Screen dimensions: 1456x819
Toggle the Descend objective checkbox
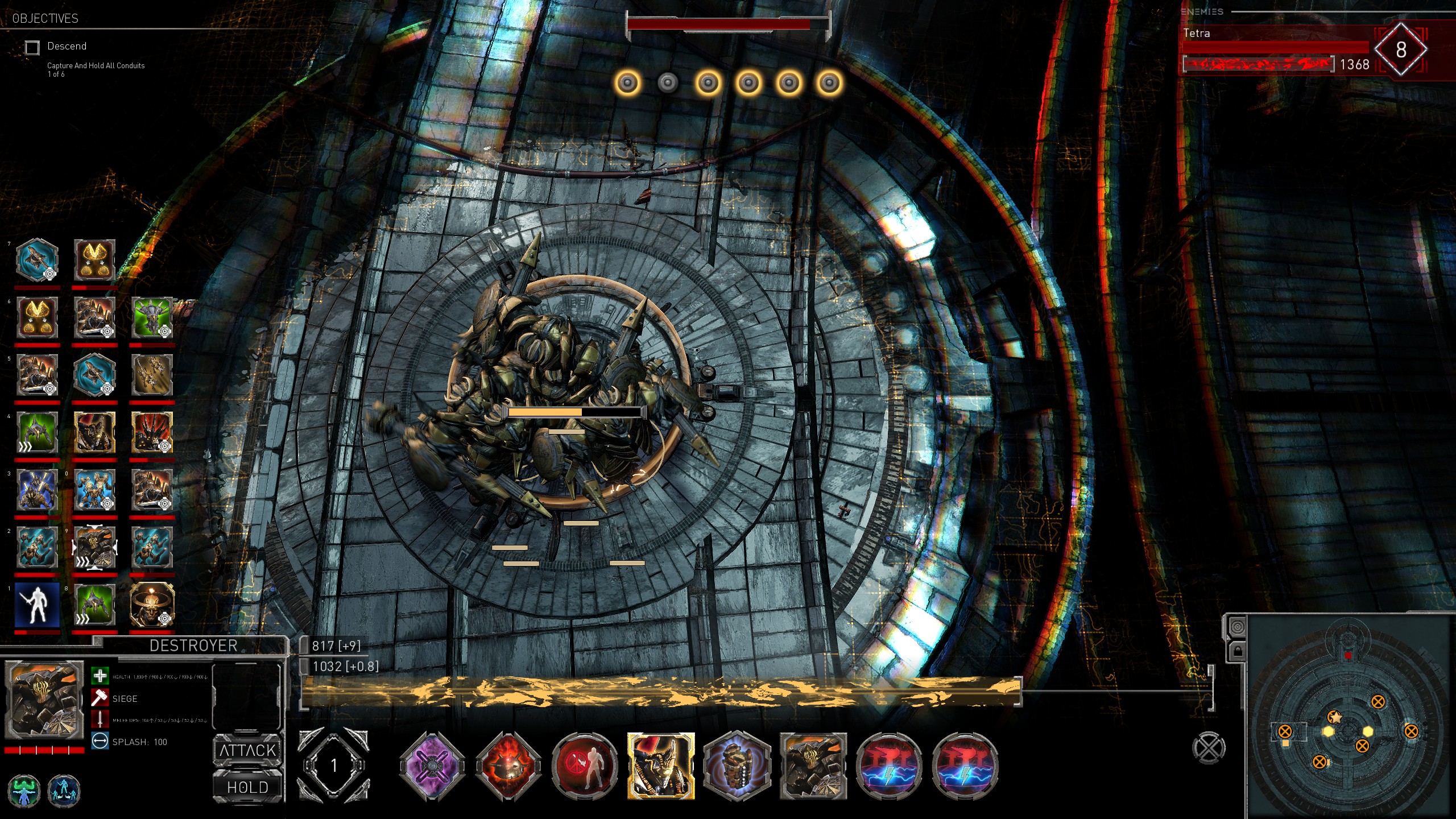pyautogui.click(x=32, y=47)
